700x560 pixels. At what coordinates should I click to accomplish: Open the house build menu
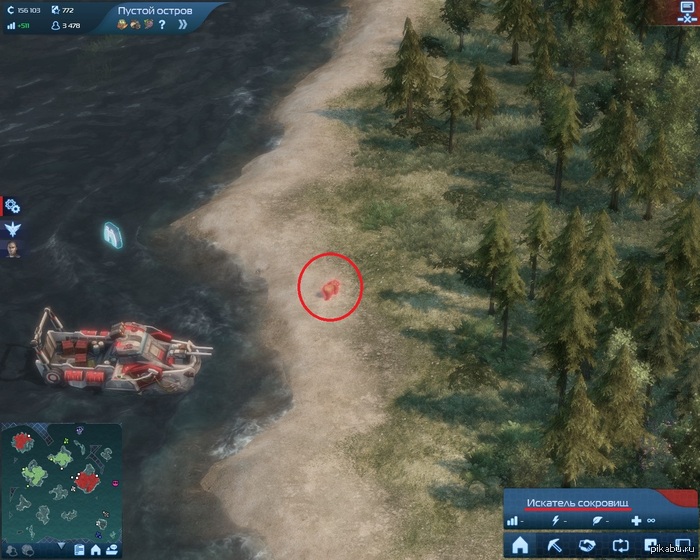(519, 546)
